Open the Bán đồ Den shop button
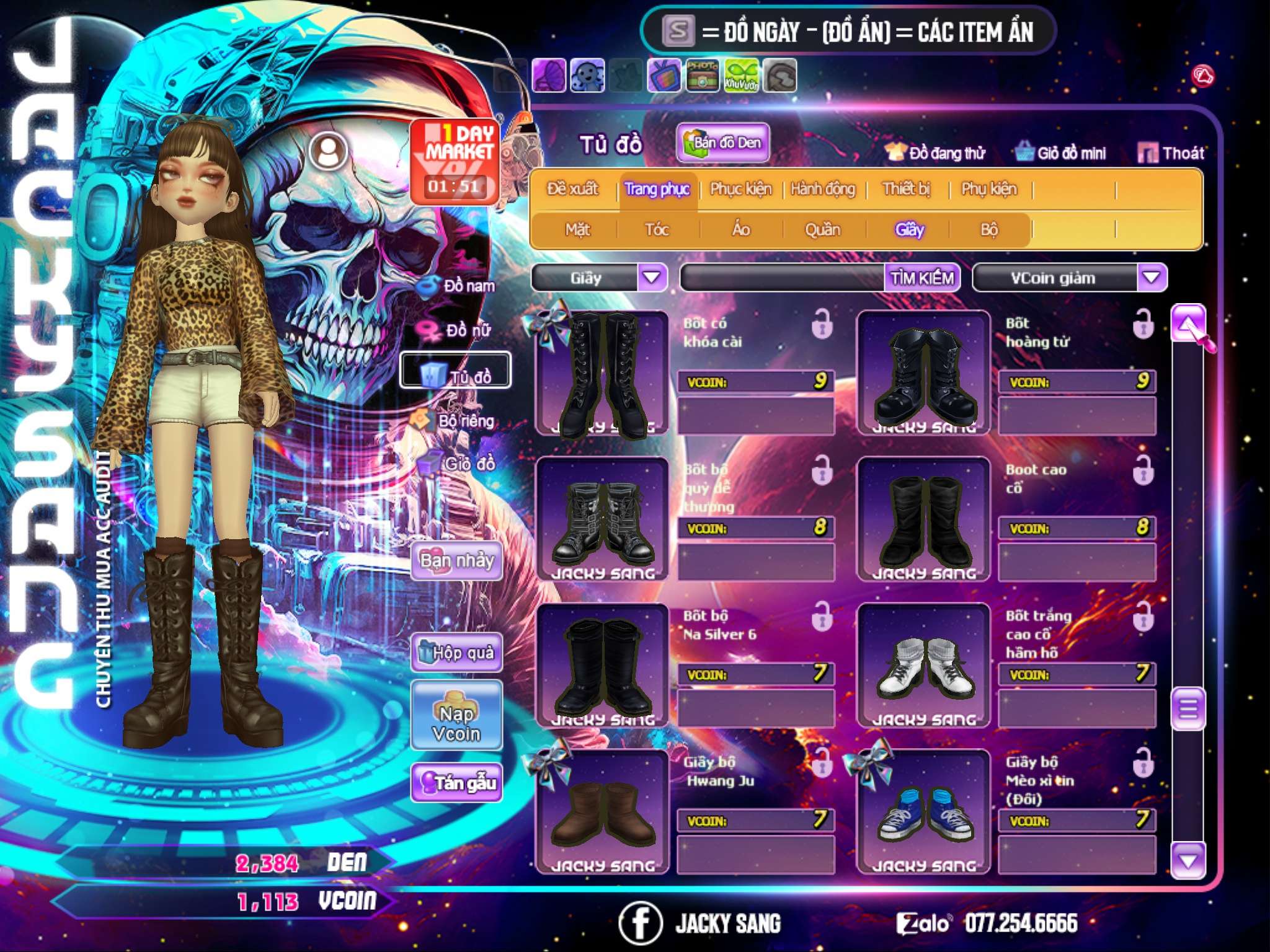 (x=722, y=143)
